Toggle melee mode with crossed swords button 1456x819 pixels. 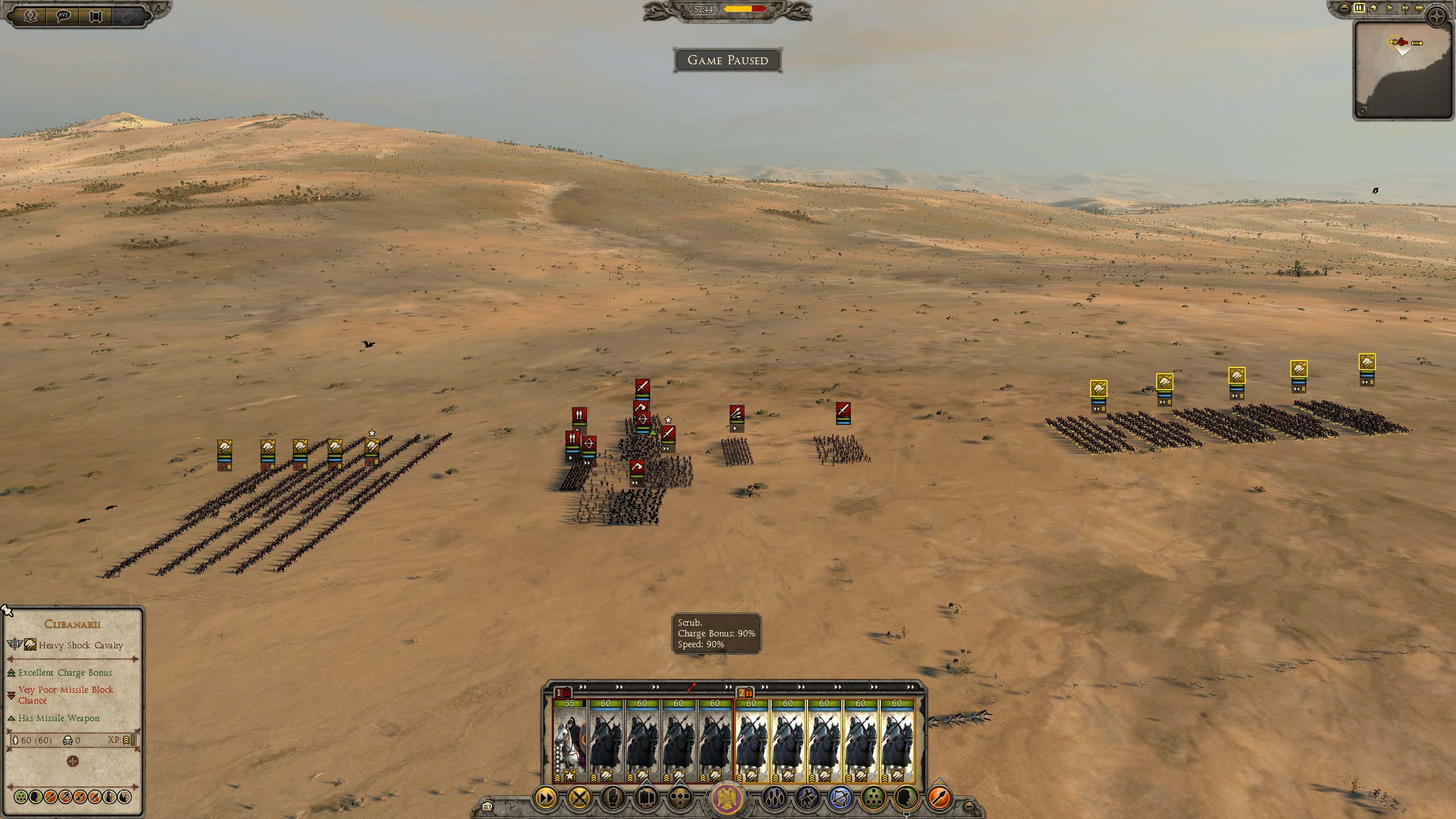pyautogui.click(x=579, y=798)
